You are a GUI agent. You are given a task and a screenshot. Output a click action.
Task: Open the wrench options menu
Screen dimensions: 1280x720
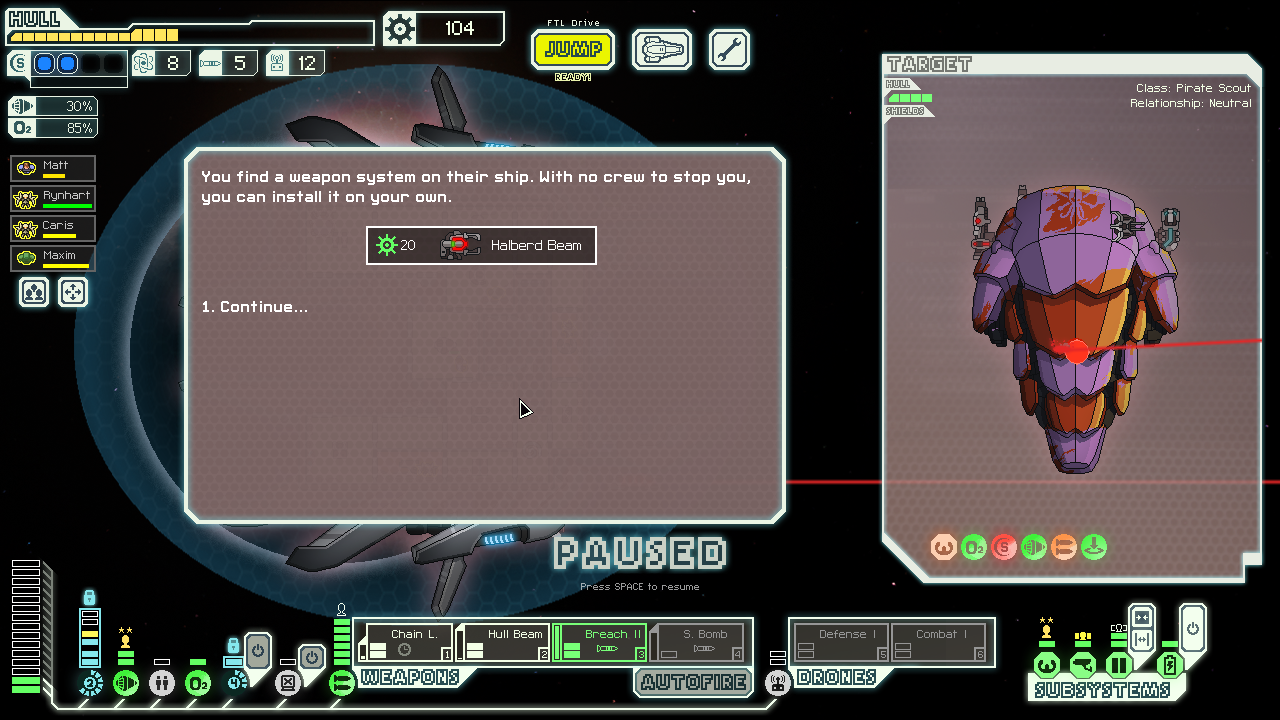point(729,50)
